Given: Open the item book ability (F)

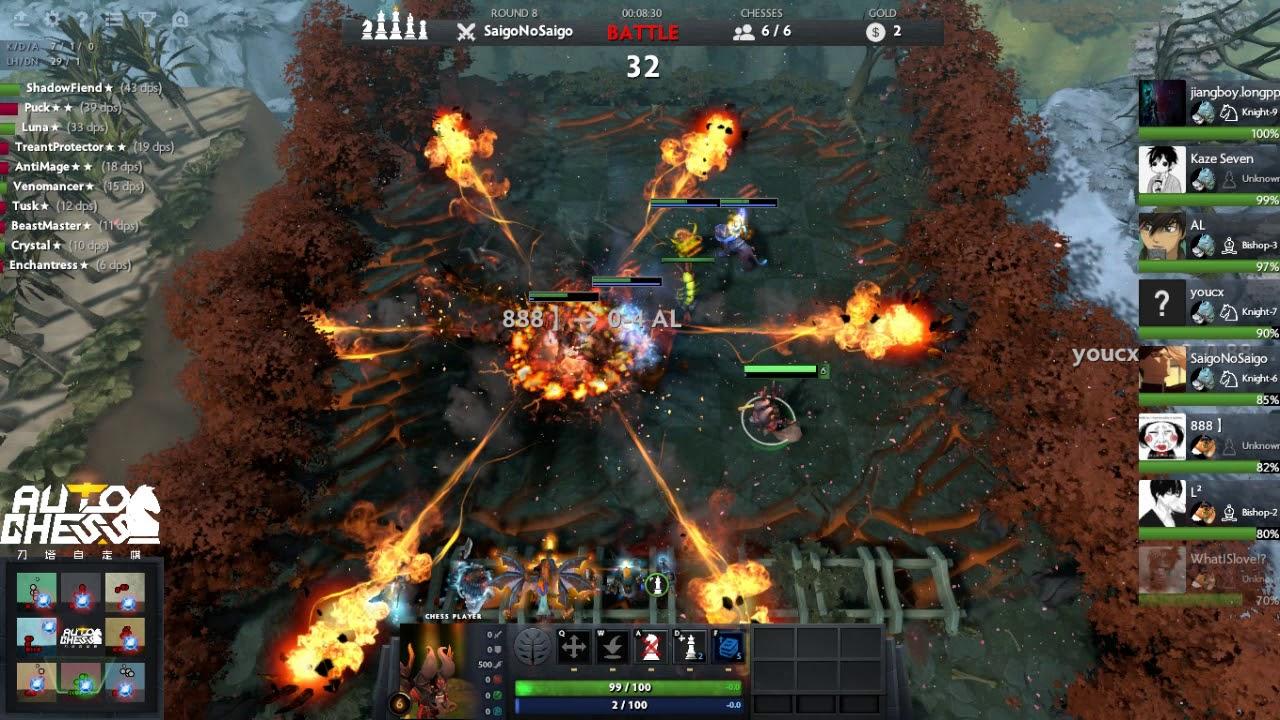Looking at the screenshot, I should coord(727,644).
